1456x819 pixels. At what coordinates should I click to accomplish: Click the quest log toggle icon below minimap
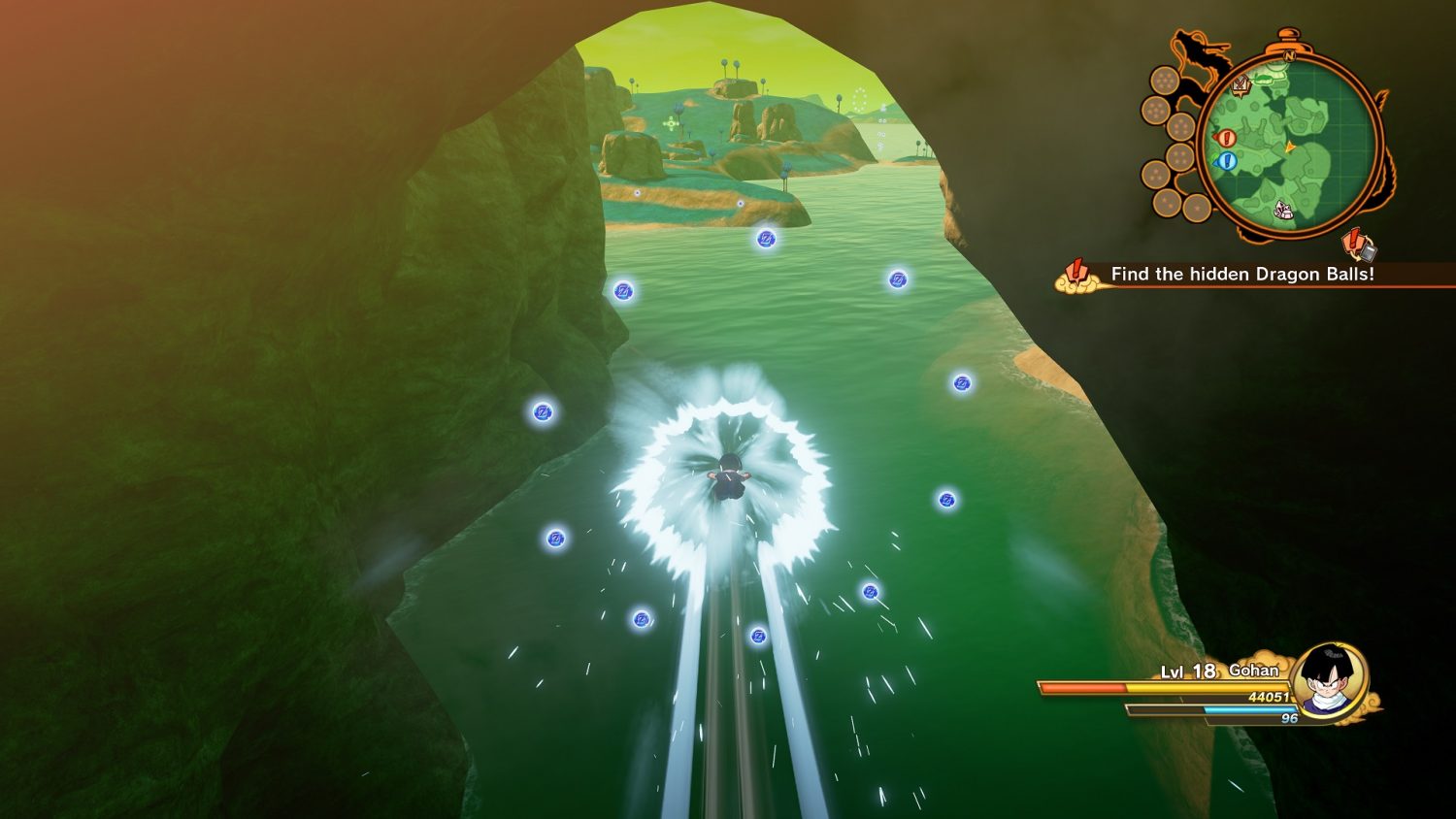click(x=1359, y=245)
